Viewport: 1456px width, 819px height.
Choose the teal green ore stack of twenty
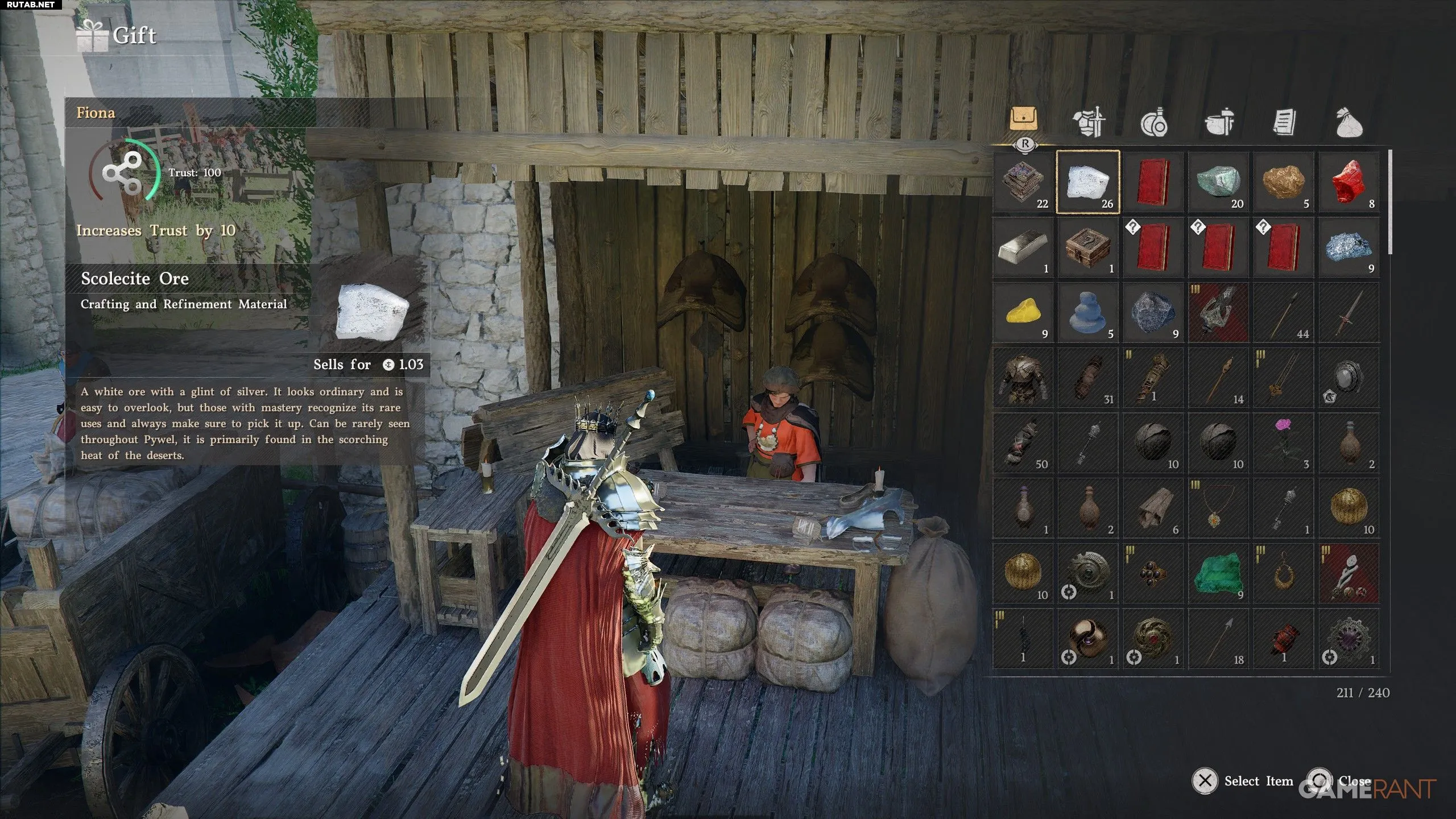pyautogui.click(x=1218, y=182)
